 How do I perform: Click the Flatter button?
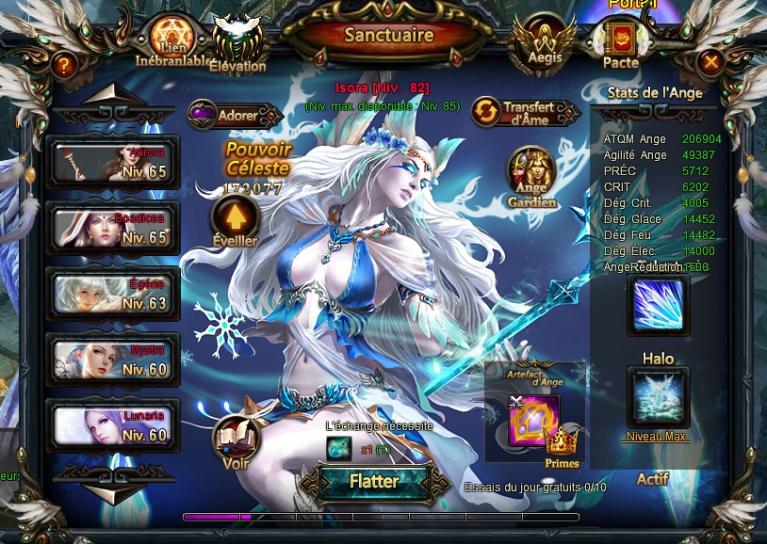click(374, 482)
